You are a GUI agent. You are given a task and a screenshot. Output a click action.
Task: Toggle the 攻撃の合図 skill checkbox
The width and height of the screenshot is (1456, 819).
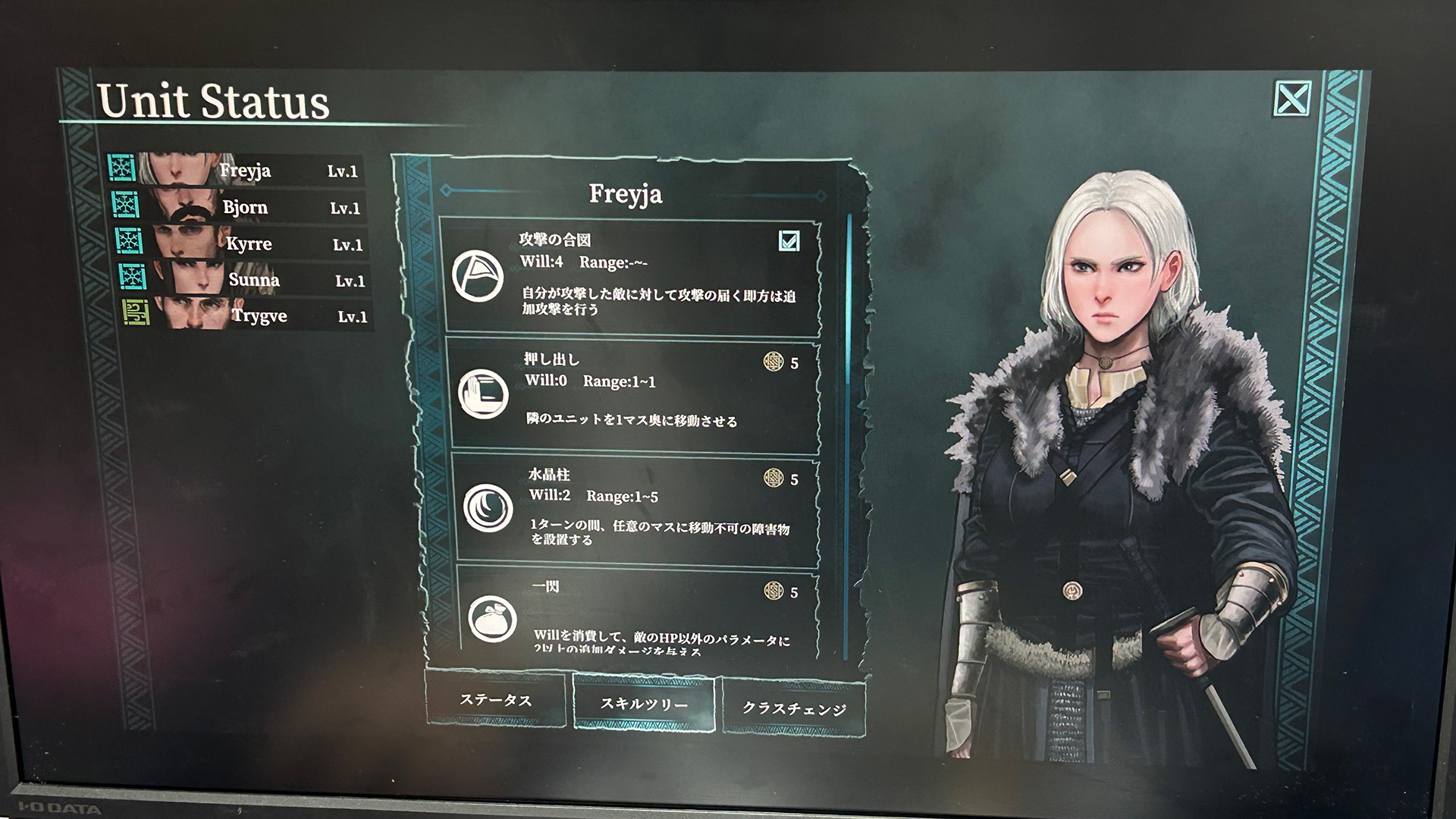(x=789, y=241)
